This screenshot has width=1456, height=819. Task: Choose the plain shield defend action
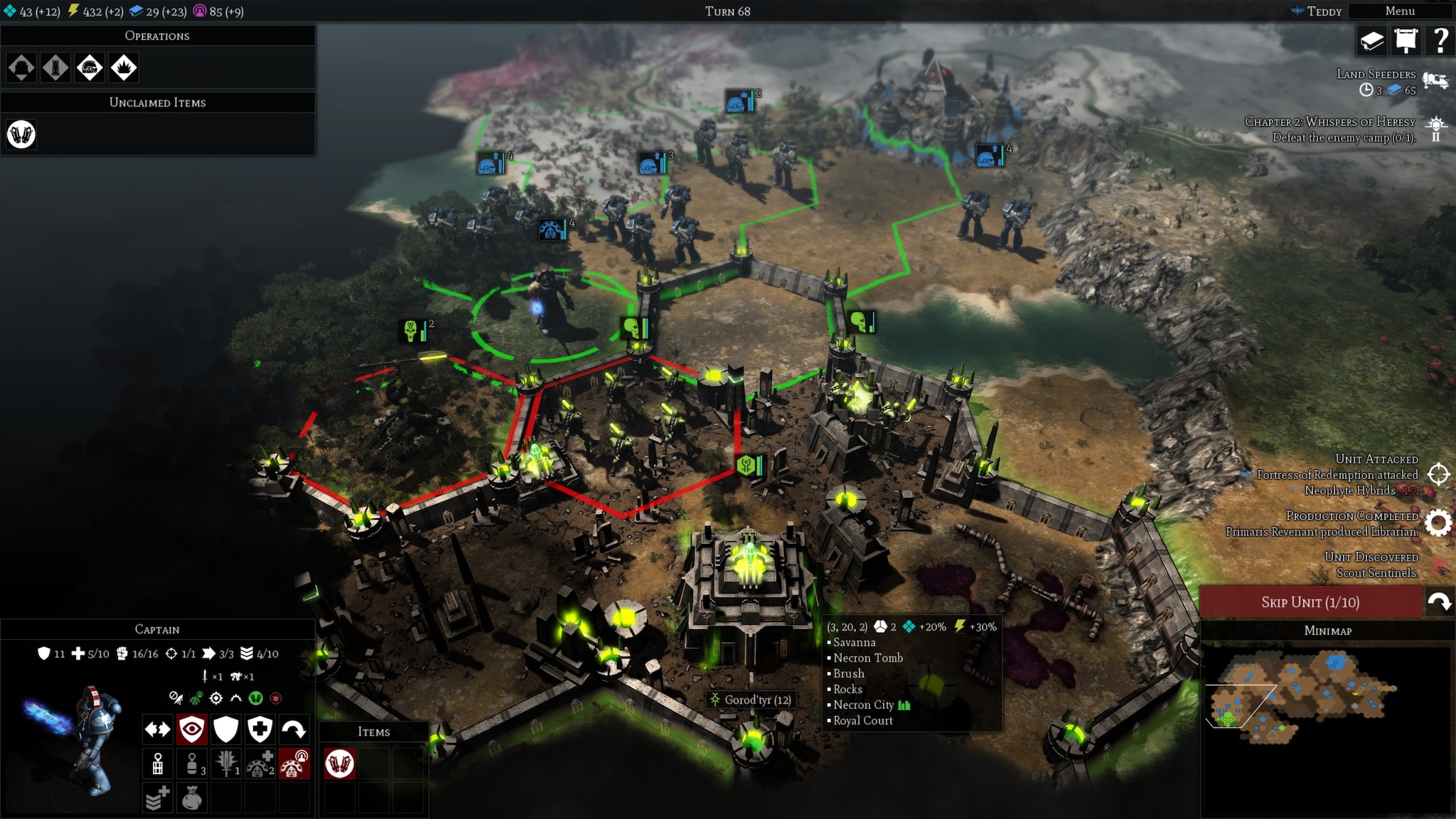(x=226, y=729)
